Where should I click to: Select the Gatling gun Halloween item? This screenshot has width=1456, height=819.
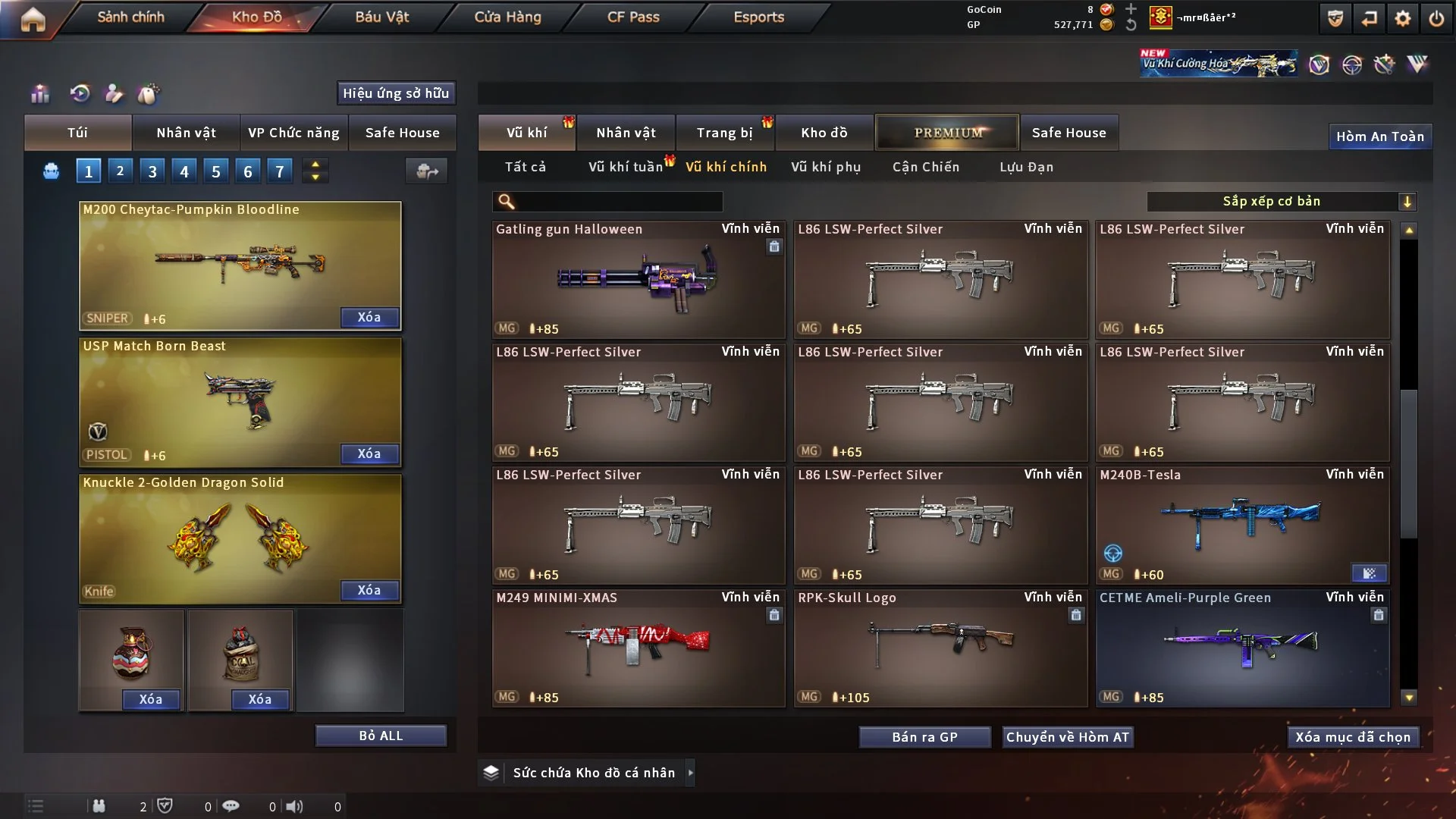[x=638, y=279]
